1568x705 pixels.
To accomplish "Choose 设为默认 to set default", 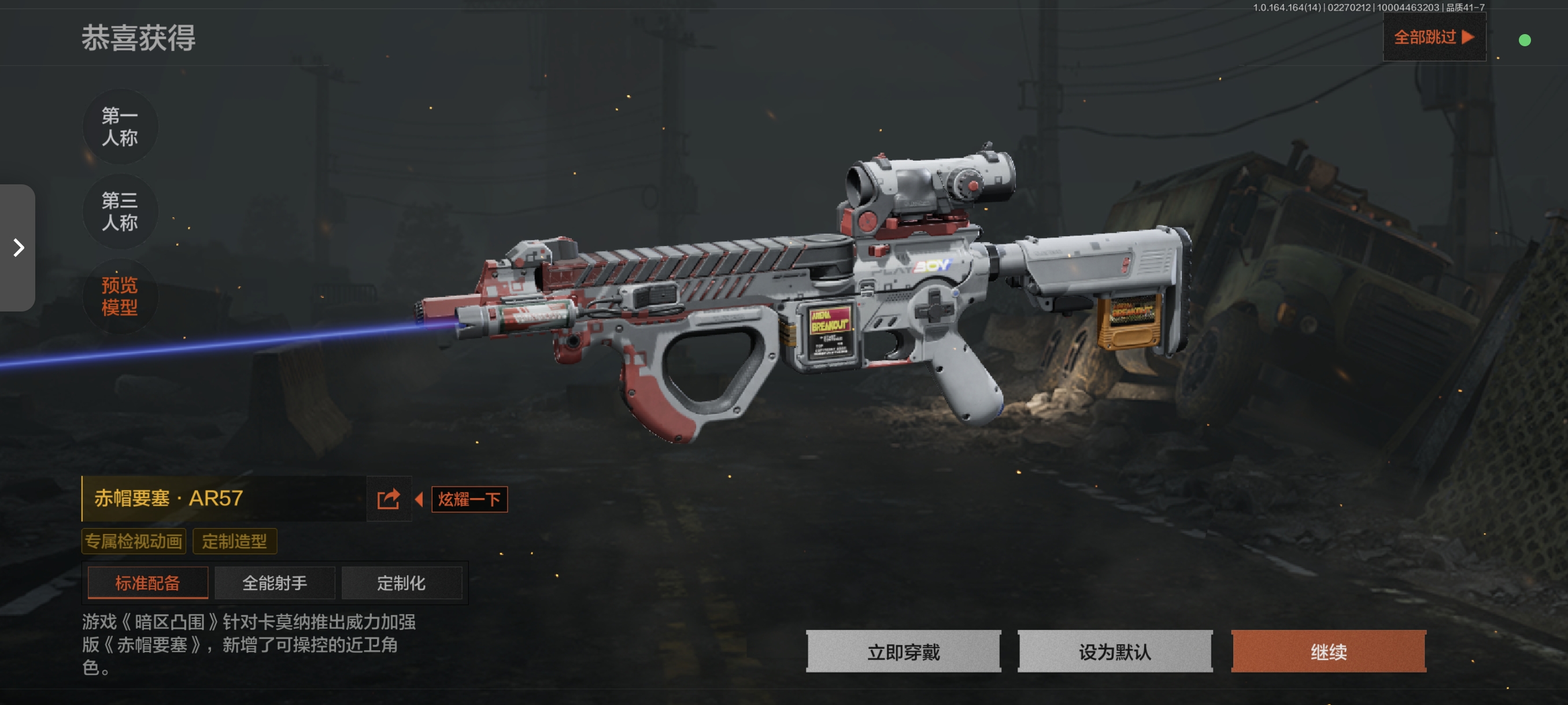I will [1115, 651].
